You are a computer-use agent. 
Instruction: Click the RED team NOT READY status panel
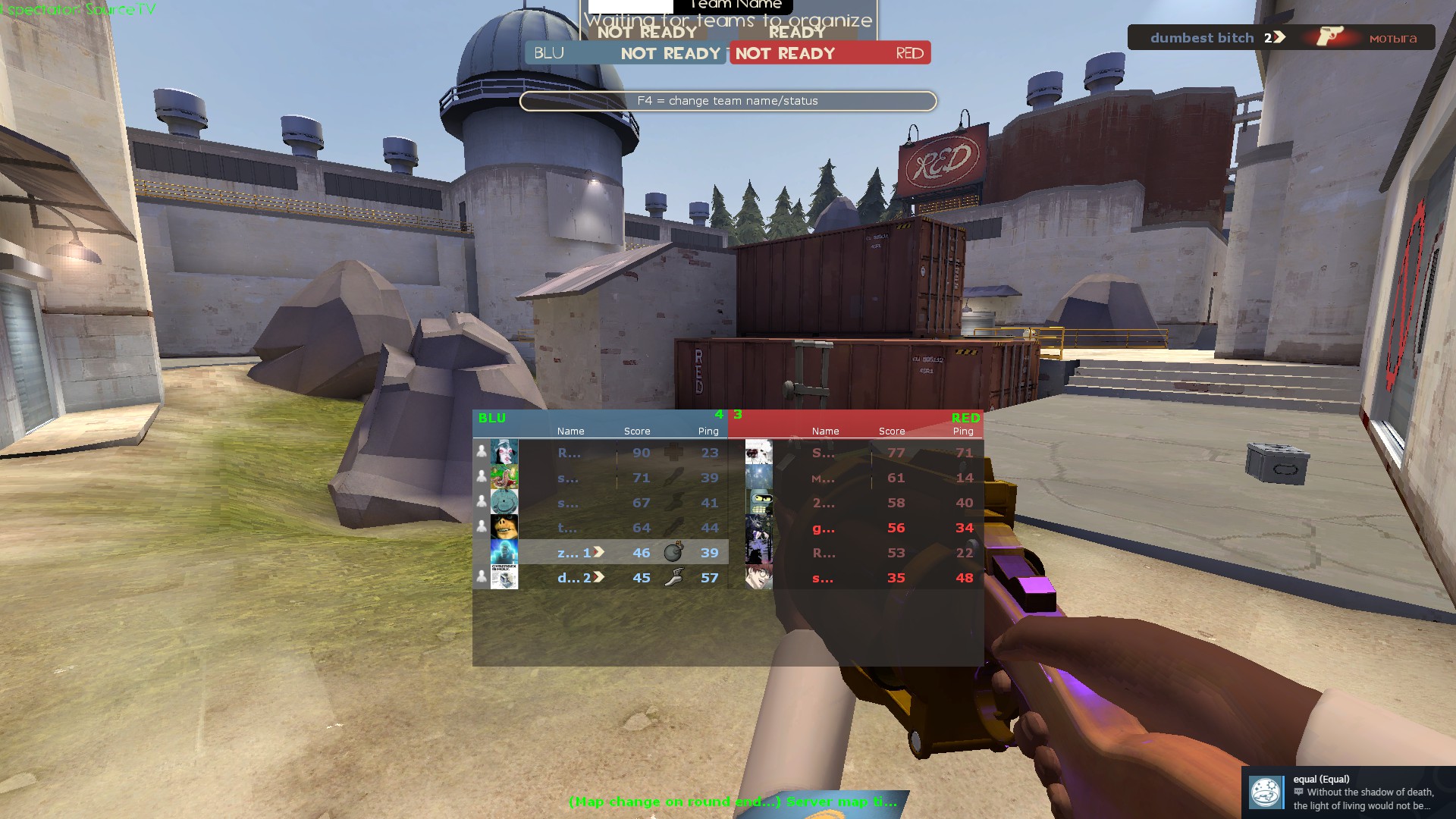(830, 53)
